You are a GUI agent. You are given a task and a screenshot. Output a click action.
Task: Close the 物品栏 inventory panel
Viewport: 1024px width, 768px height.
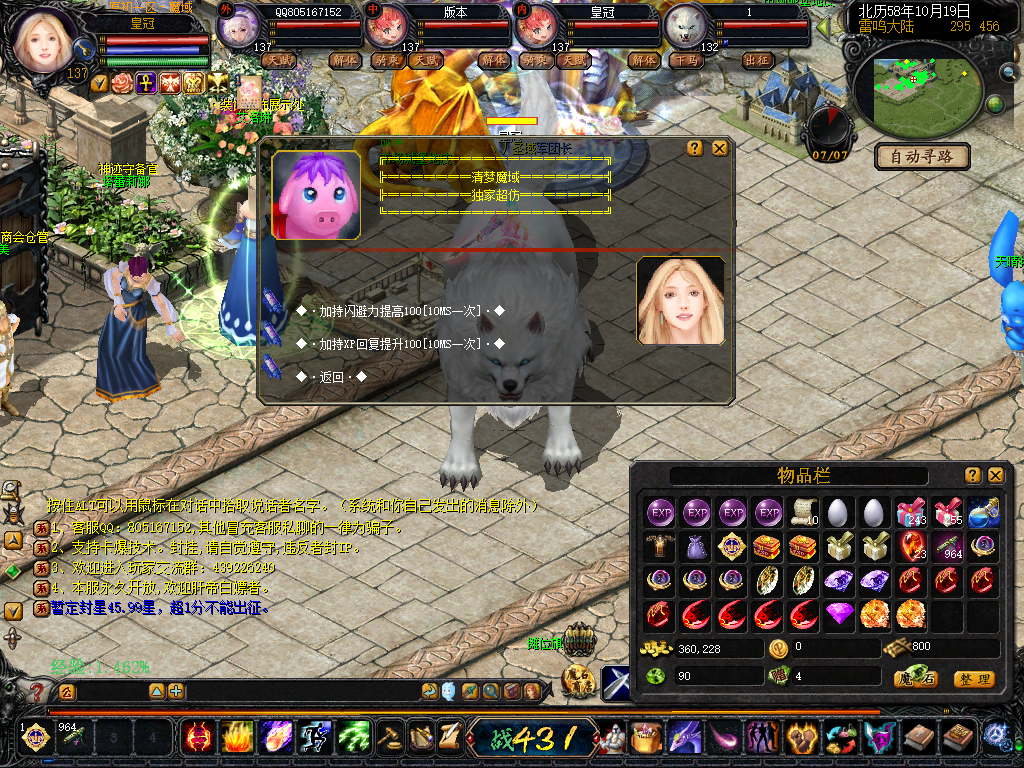(995, 475)
